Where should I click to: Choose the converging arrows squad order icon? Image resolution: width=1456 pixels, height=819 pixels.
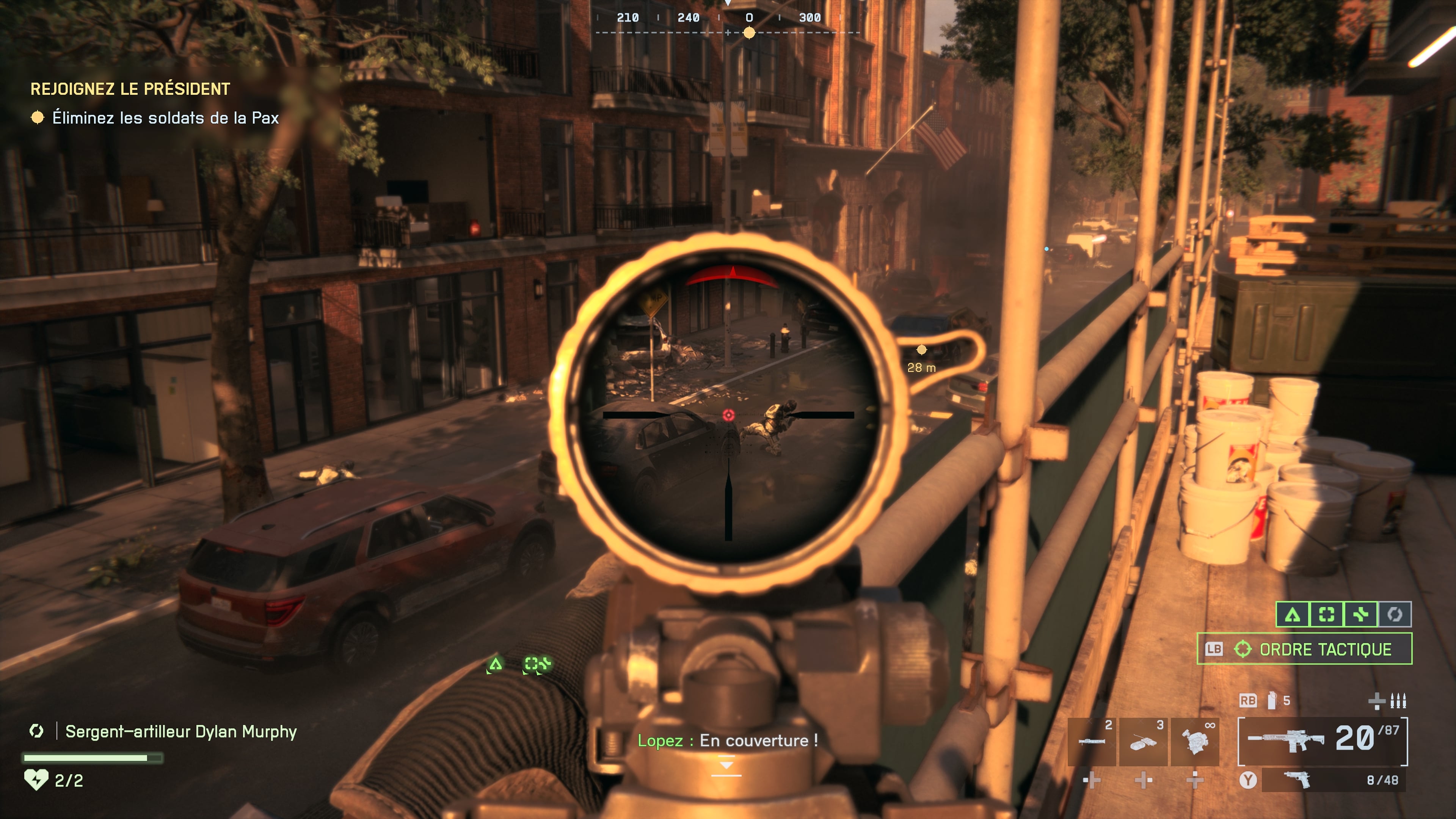click(1361, 614)
